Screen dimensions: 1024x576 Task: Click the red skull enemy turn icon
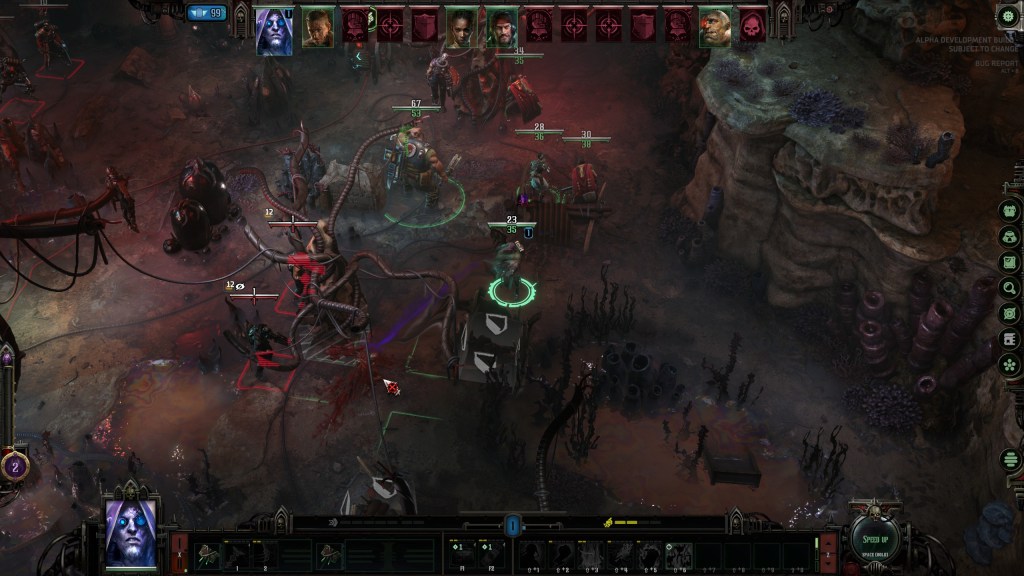(752, 26)
